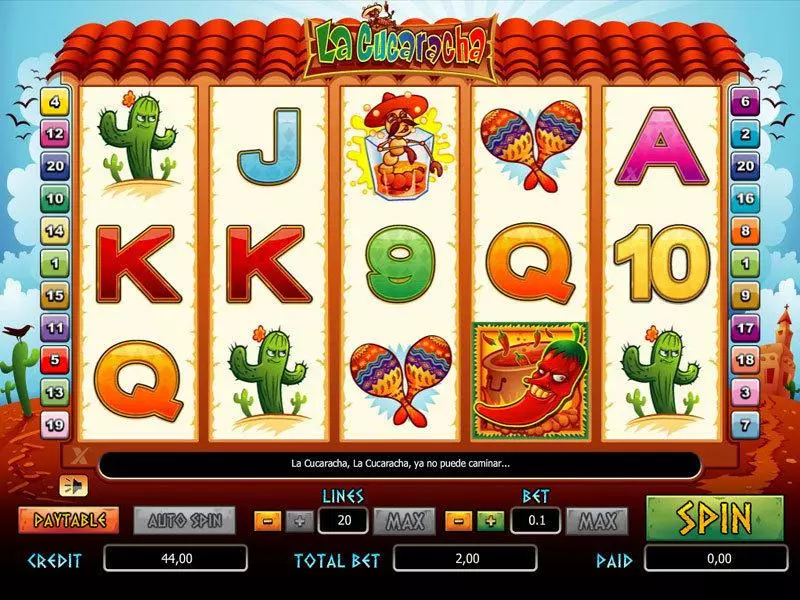Click payline marker 7
Screen dimensions: 800x600
[x=745, y=425]
